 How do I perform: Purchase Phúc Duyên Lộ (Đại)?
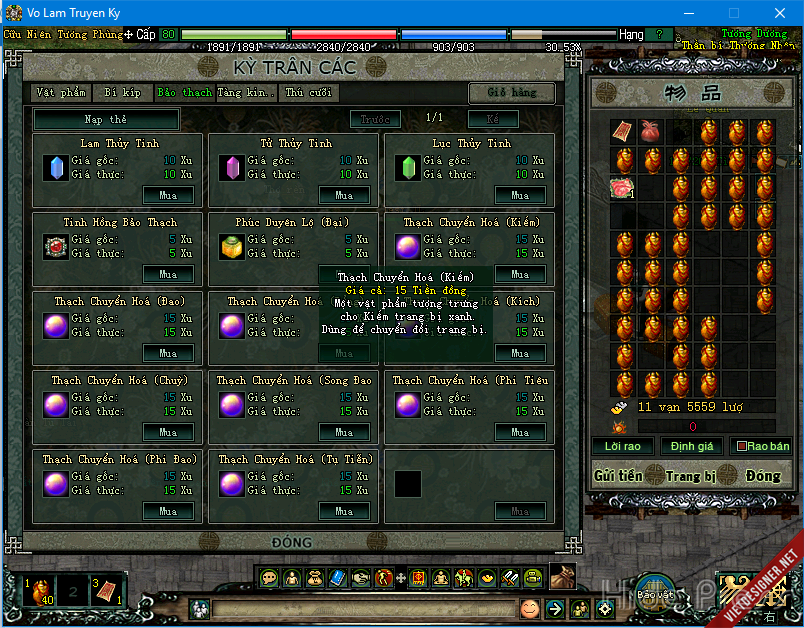pyautogui.click(x=344, y=274)
